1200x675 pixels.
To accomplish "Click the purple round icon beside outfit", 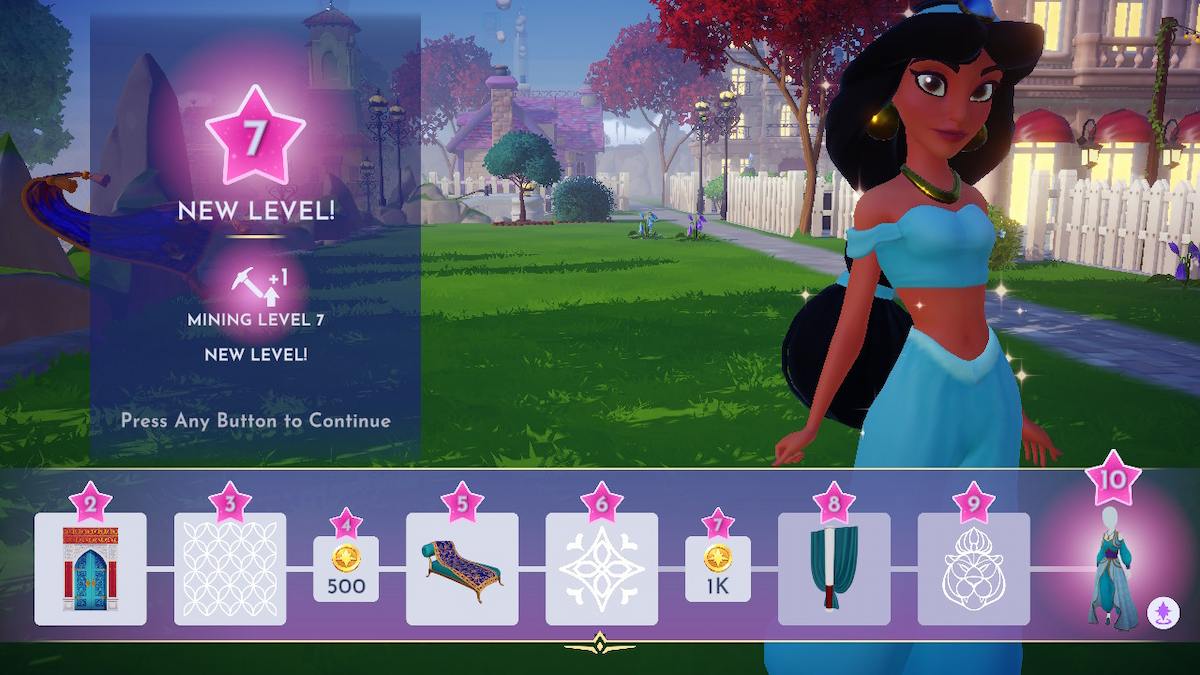I will (1162, 610).
